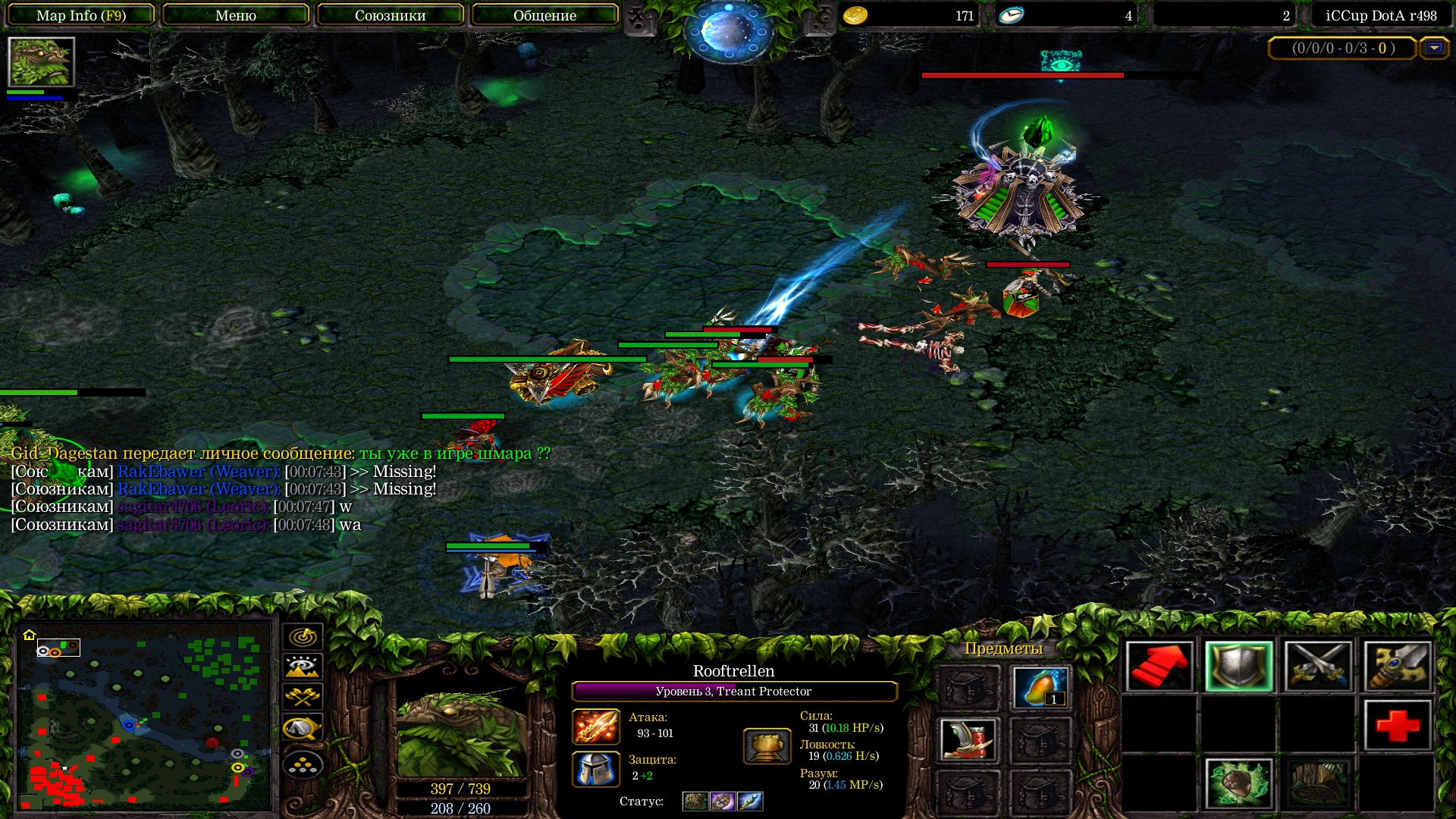Activate the minimap signal ping button
Screen dimensions: 1456x819
(x=303, y=637)
